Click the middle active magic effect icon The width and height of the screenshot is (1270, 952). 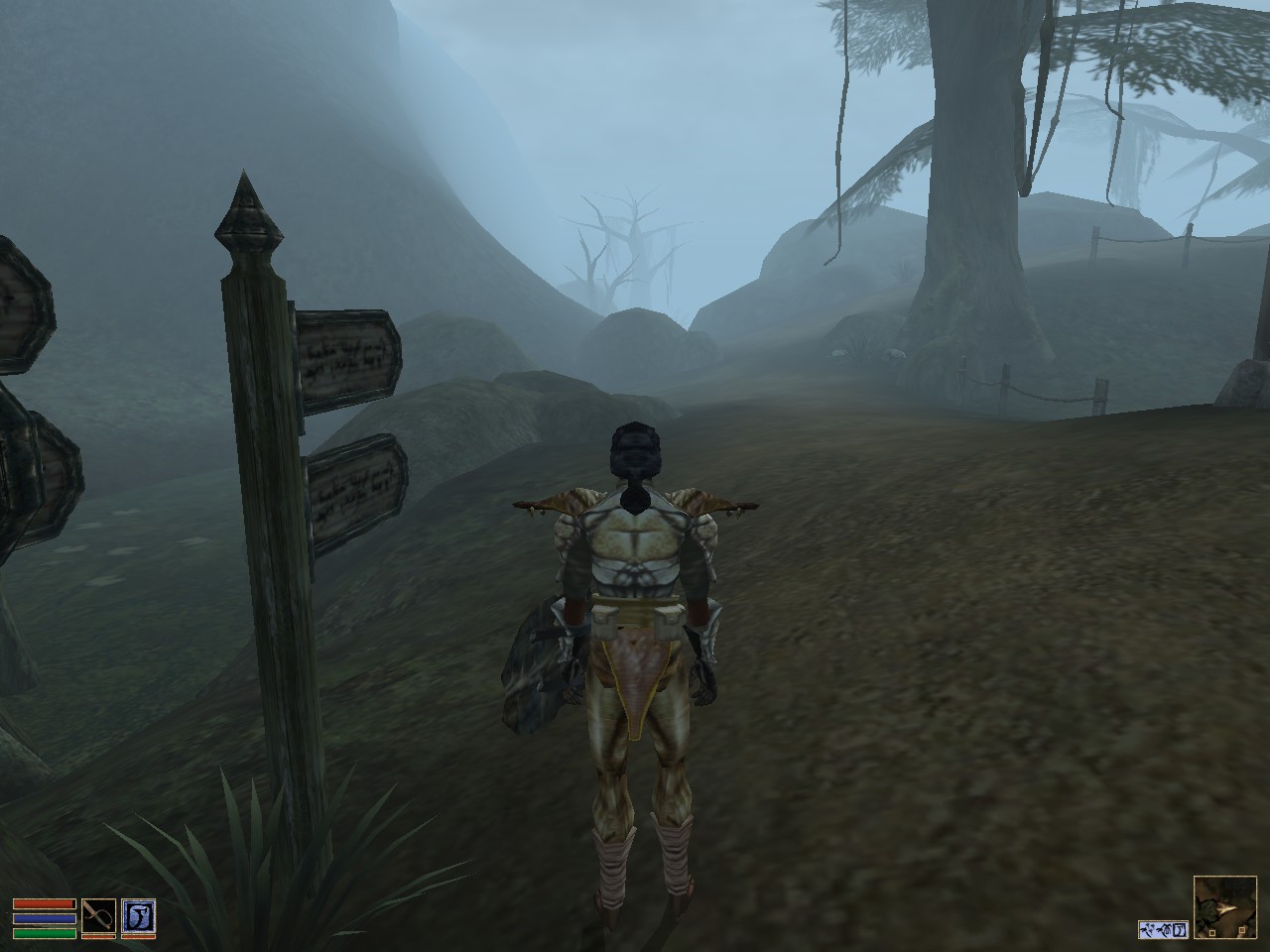coord(1164,929)
